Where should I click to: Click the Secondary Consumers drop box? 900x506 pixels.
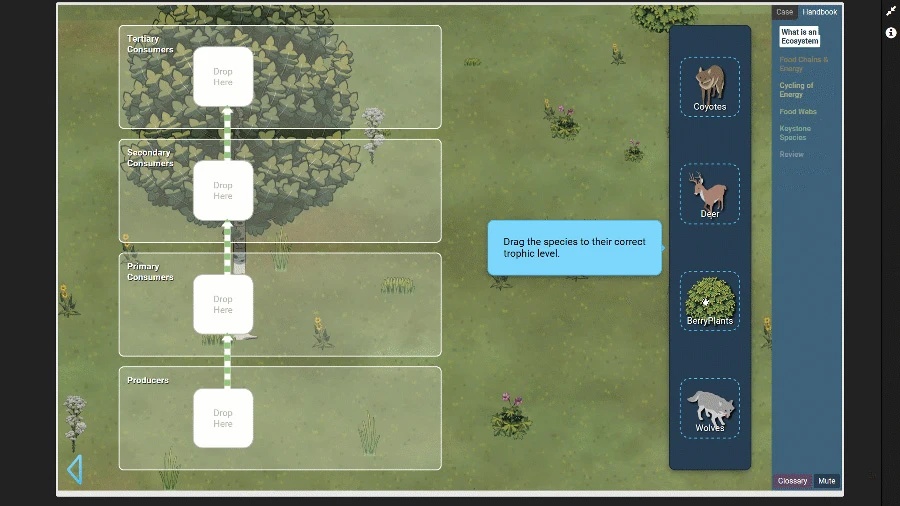[x=223, y=191]
